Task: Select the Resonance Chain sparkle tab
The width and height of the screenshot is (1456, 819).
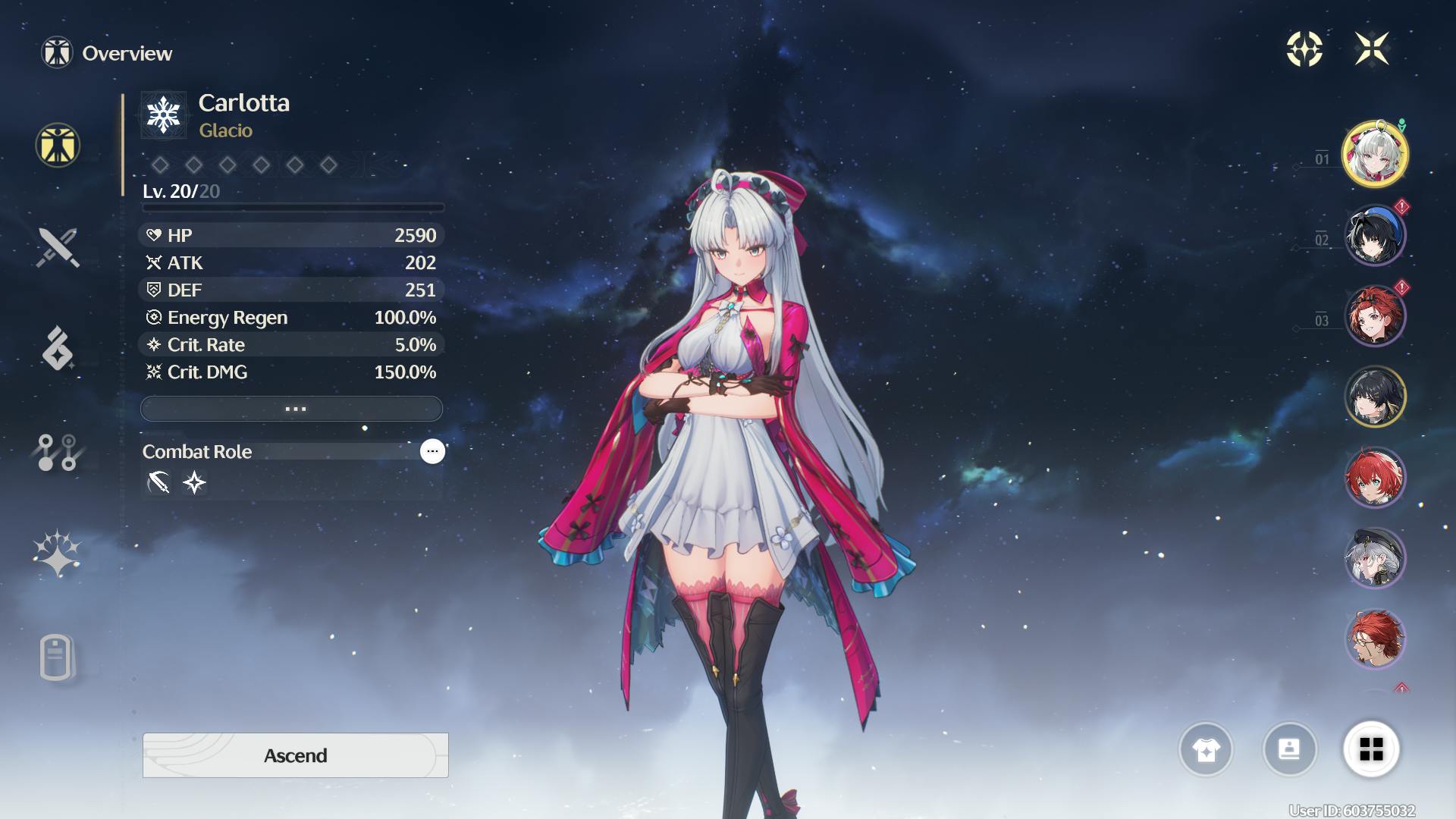Action: (x=58, y=554)
